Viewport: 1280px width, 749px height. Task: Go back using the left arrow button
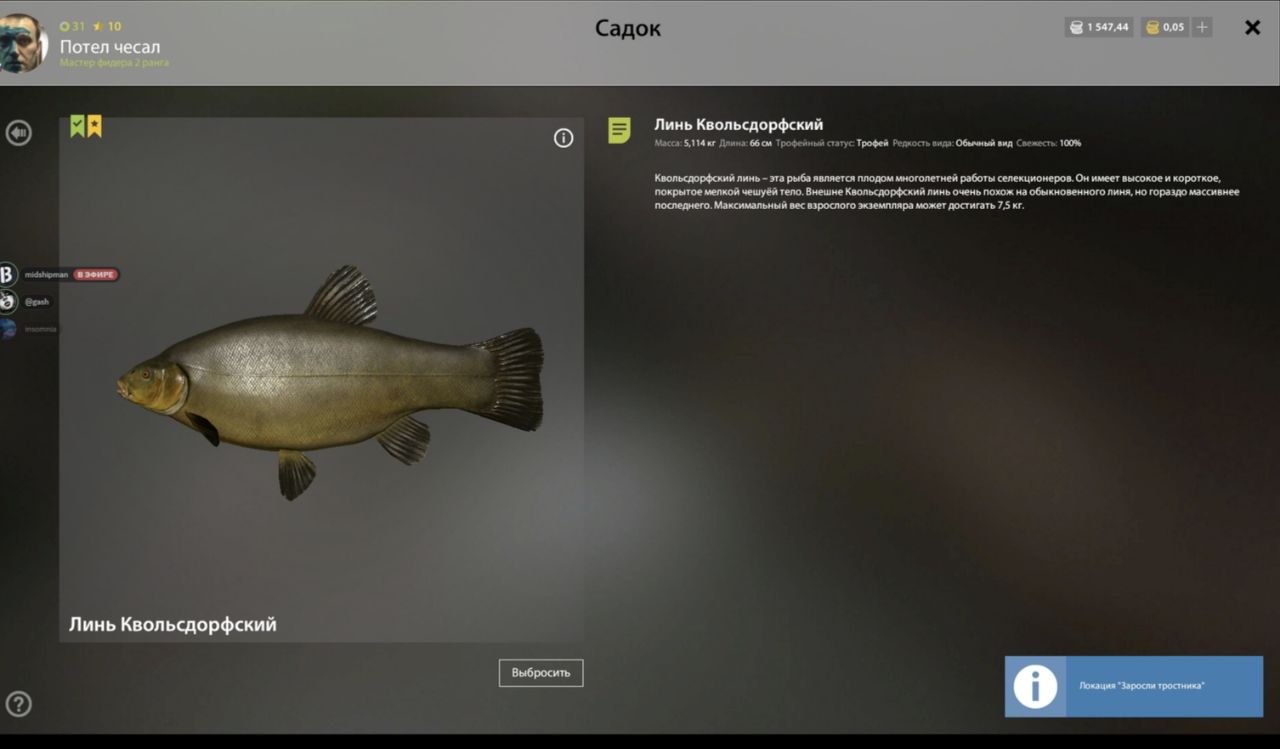pos(18,133)
